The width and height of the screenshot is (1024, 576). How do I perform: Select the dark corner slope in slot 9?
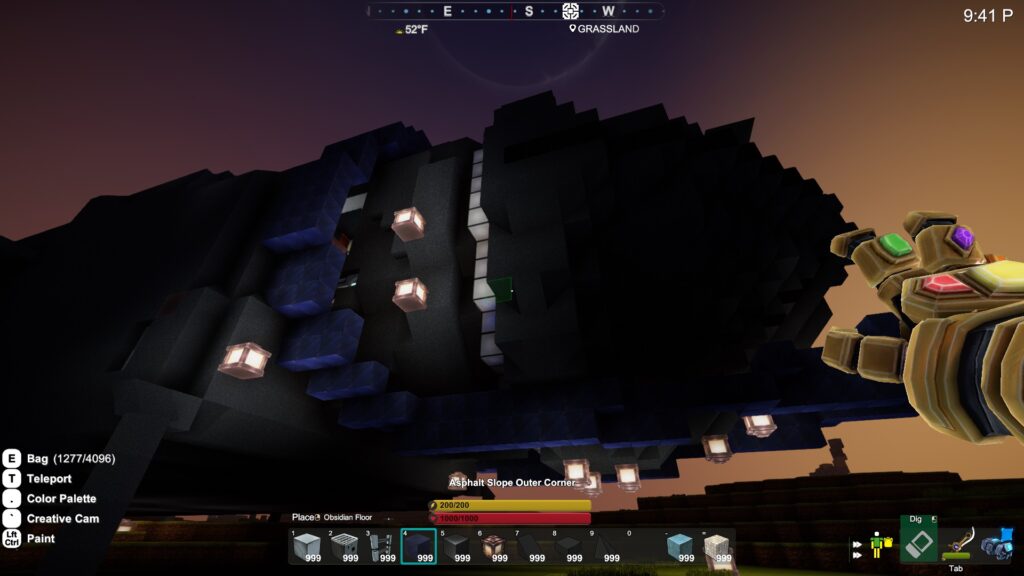pos(604,546)
